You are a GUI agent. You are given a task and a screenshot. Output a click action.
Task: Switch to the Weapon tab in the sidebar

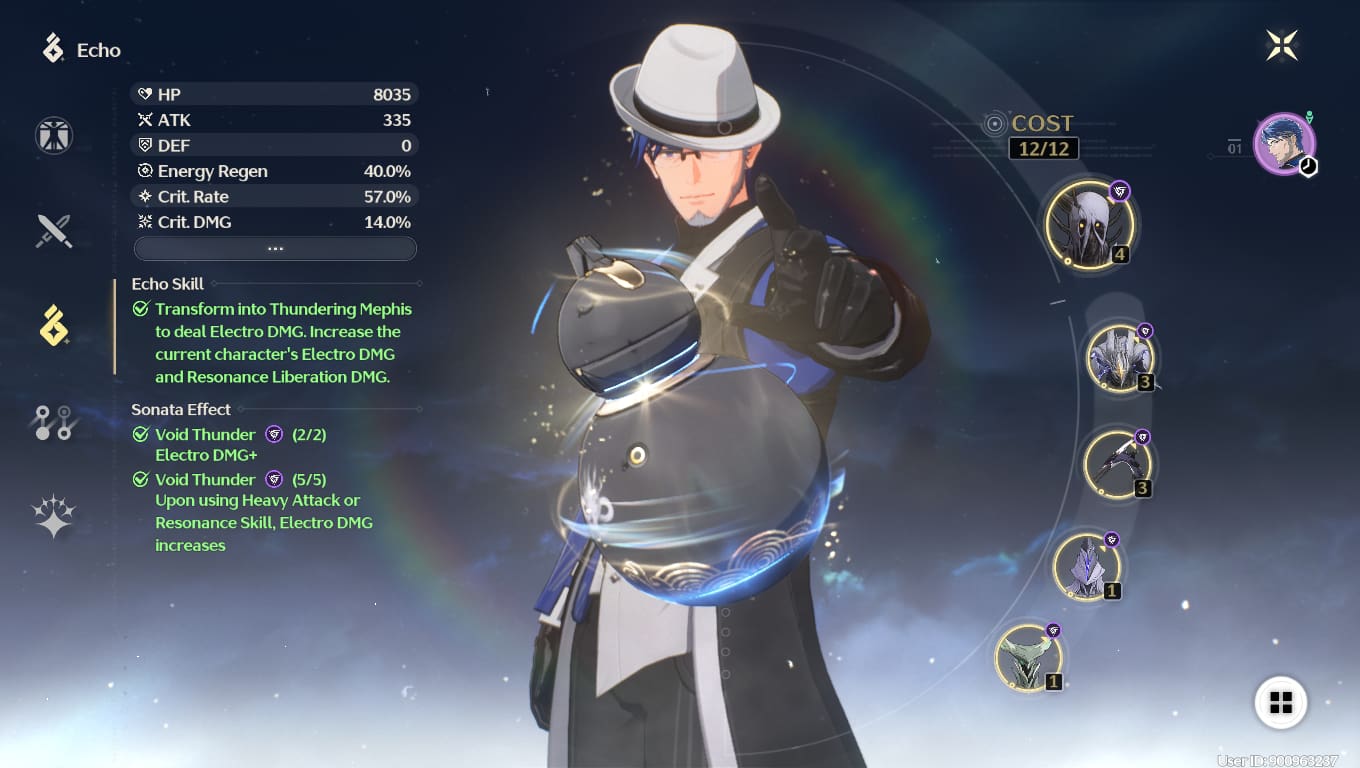pos(54,230)
